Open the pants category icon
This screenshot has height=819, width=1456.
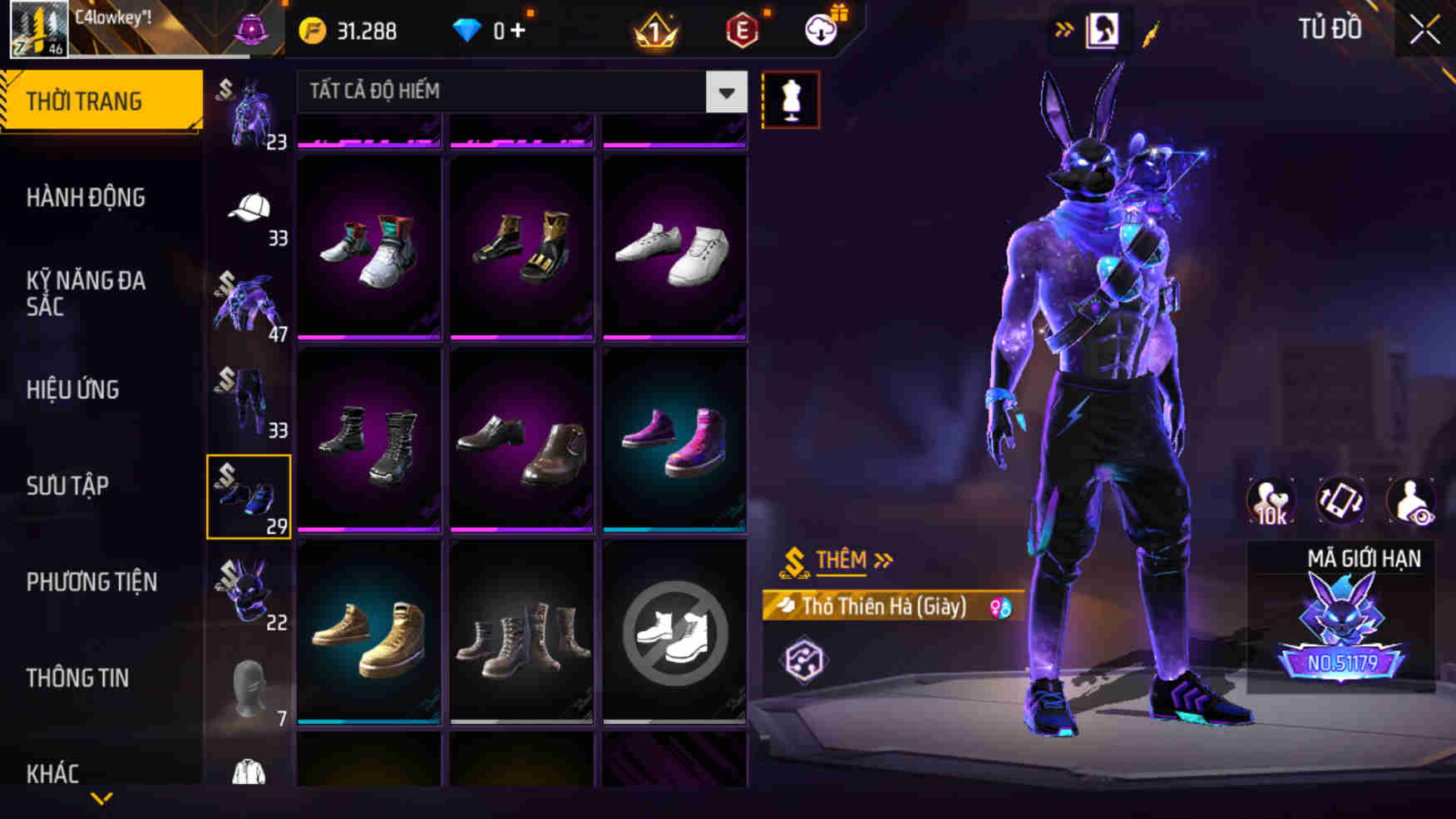[x=249, y=399]
